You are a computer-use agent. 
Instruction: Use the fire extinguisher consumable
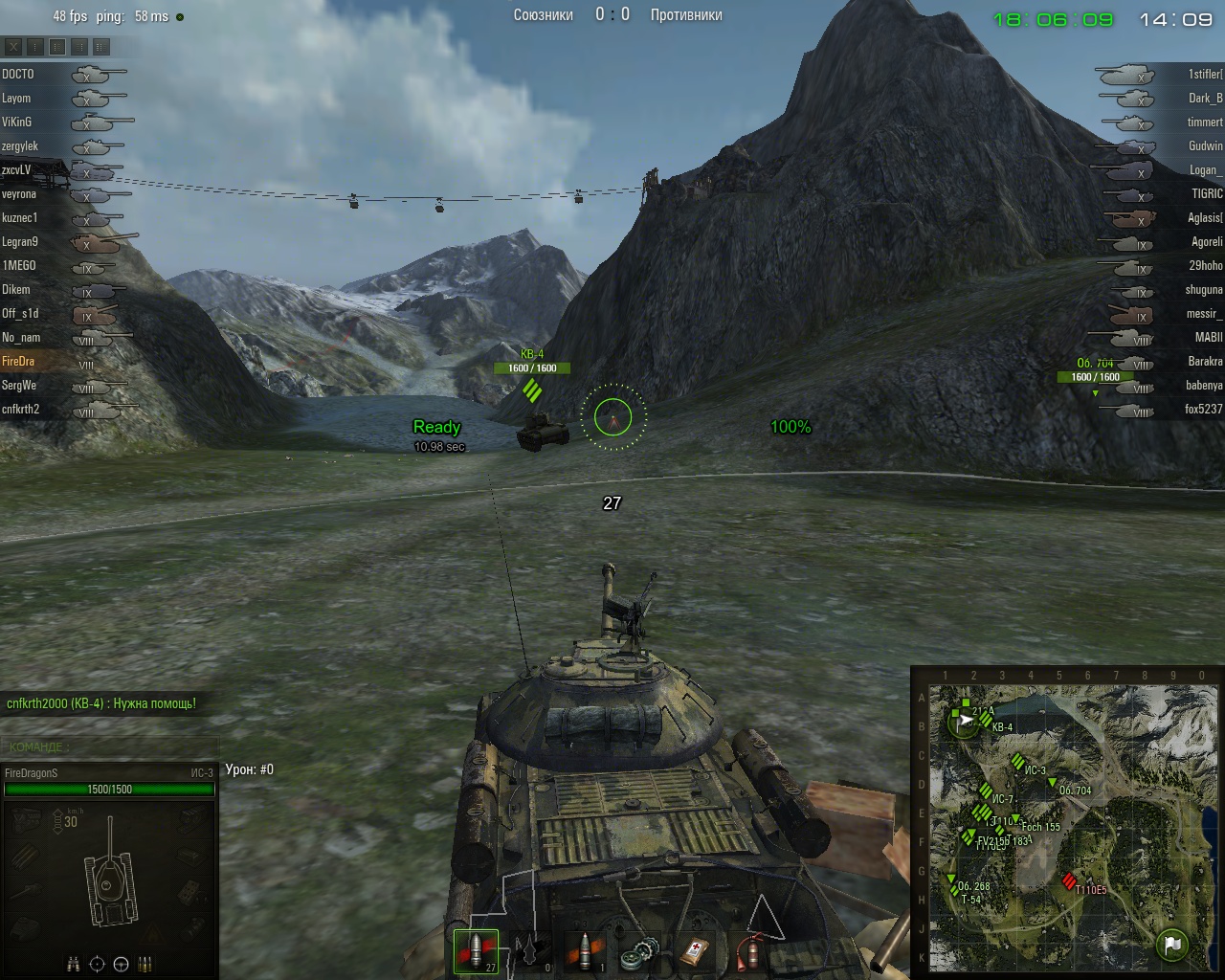pos(749,952)
